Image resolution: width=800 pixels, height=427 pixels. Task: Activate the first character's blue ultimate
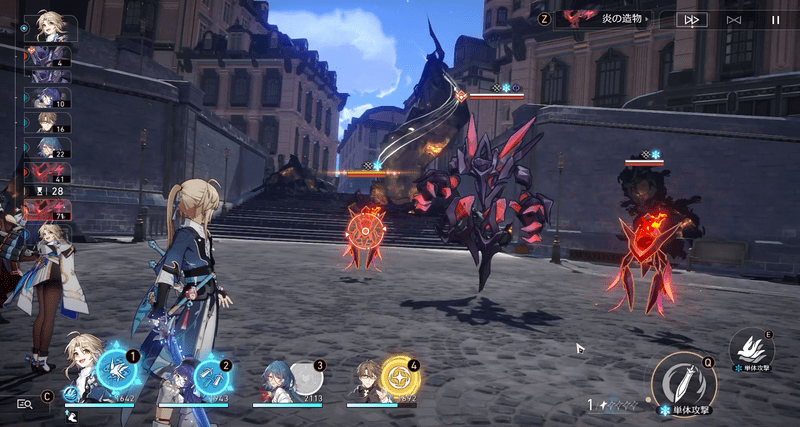tap(118, 371)
